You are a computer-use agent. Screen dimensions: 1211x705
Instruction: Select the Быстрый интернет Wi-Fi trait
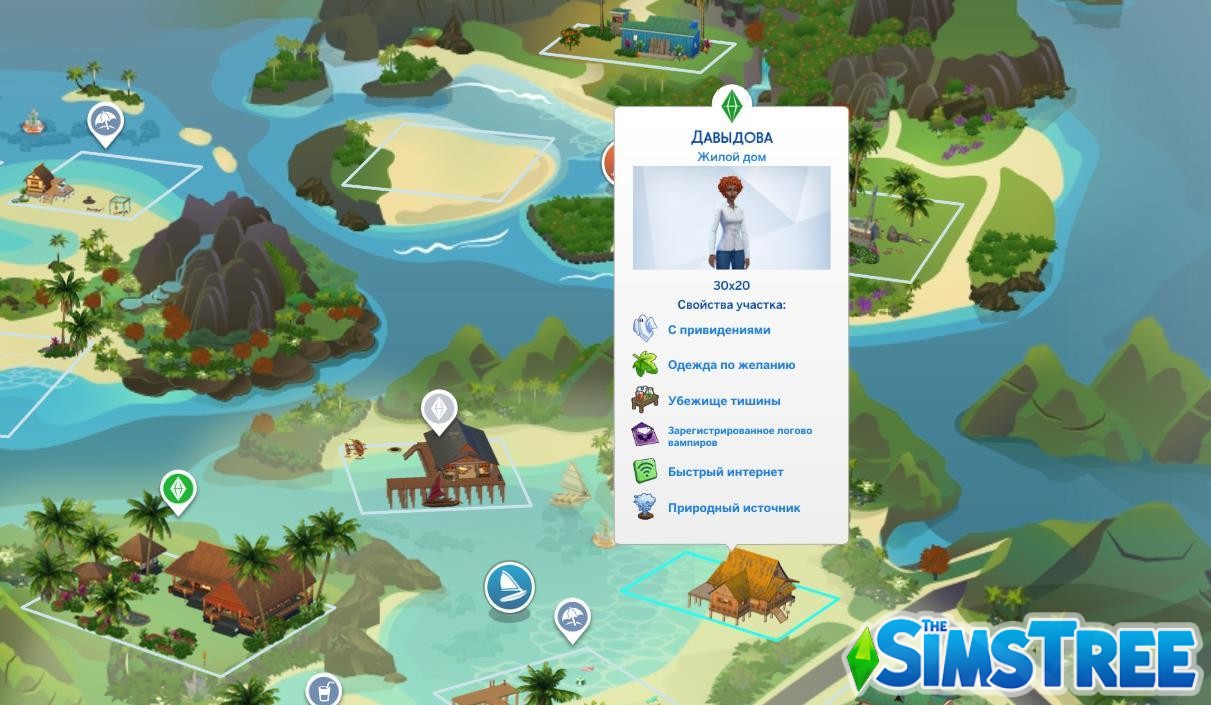(x=725, y=472)
